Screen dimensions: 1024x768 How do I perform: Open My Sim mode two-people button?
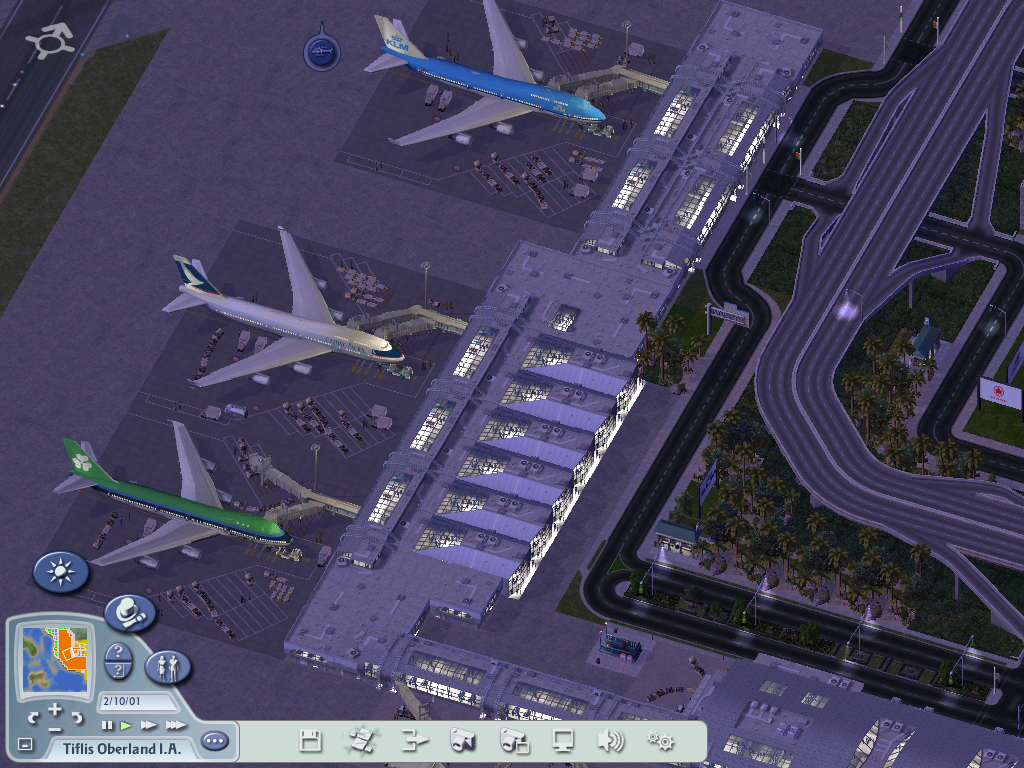[168, 667]
